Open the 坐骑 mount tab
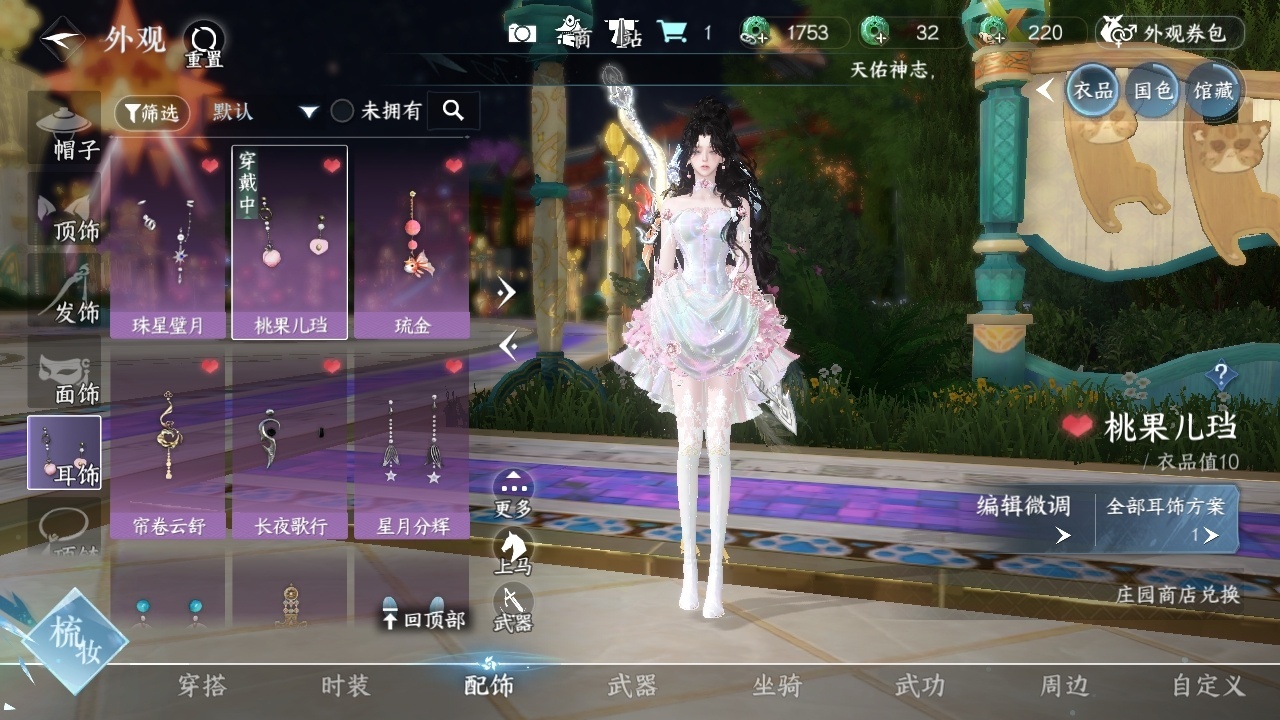The width and height of the screenshot is (1280, 720). point(777,686)
